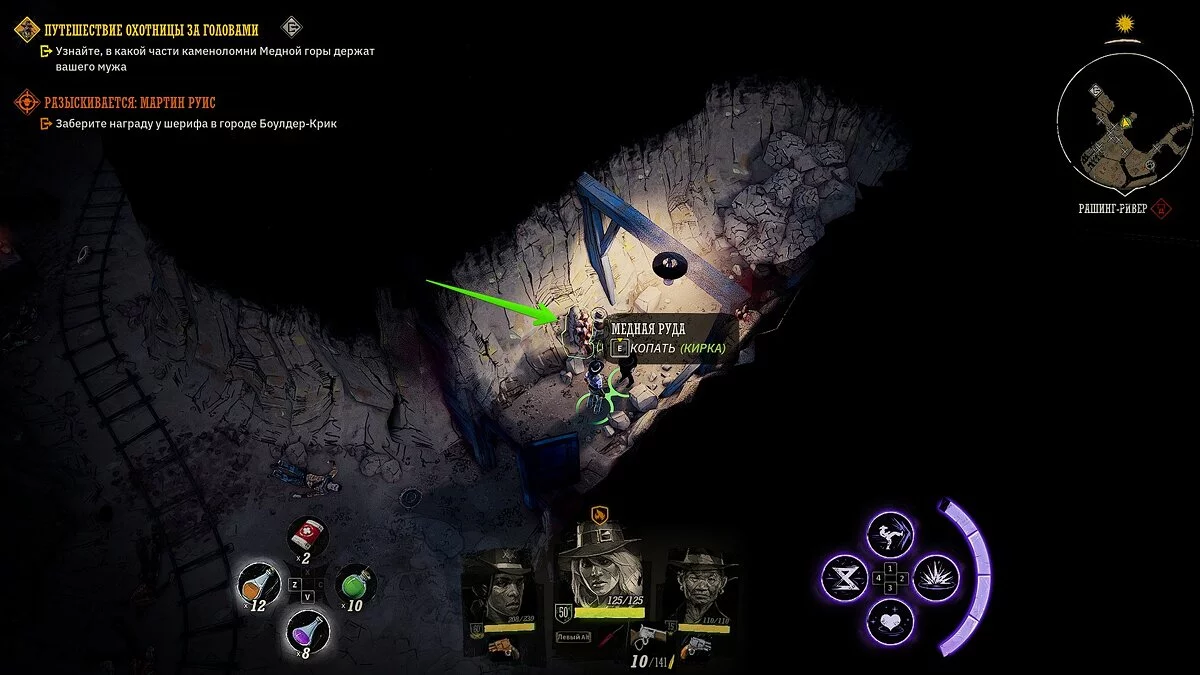Select the bandage item with red cross
The width and height of the screenshot is (1200, 675).
(x=303, y=537)
